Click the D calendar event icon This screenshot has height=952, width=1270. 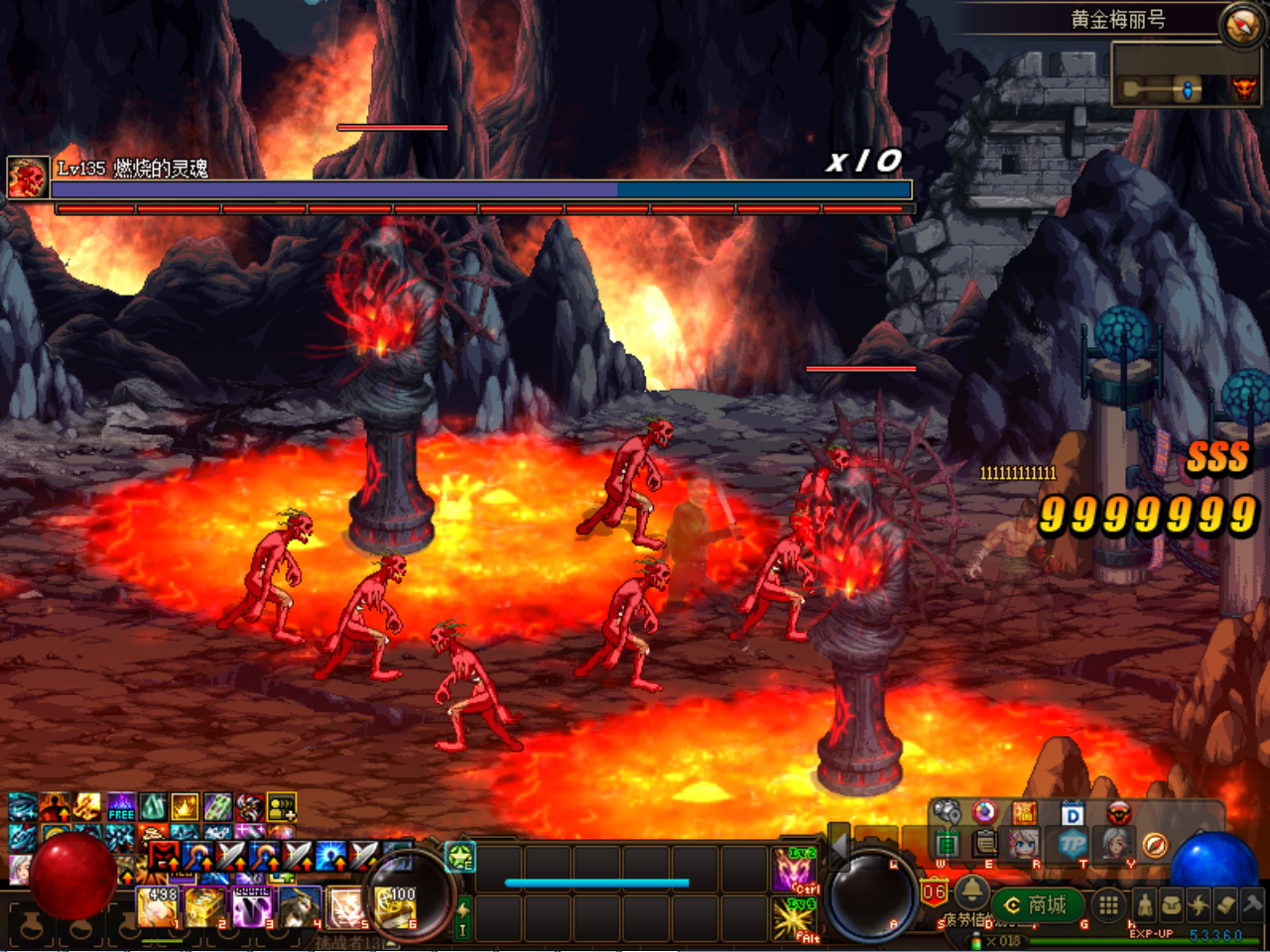tap(1072, 813)
